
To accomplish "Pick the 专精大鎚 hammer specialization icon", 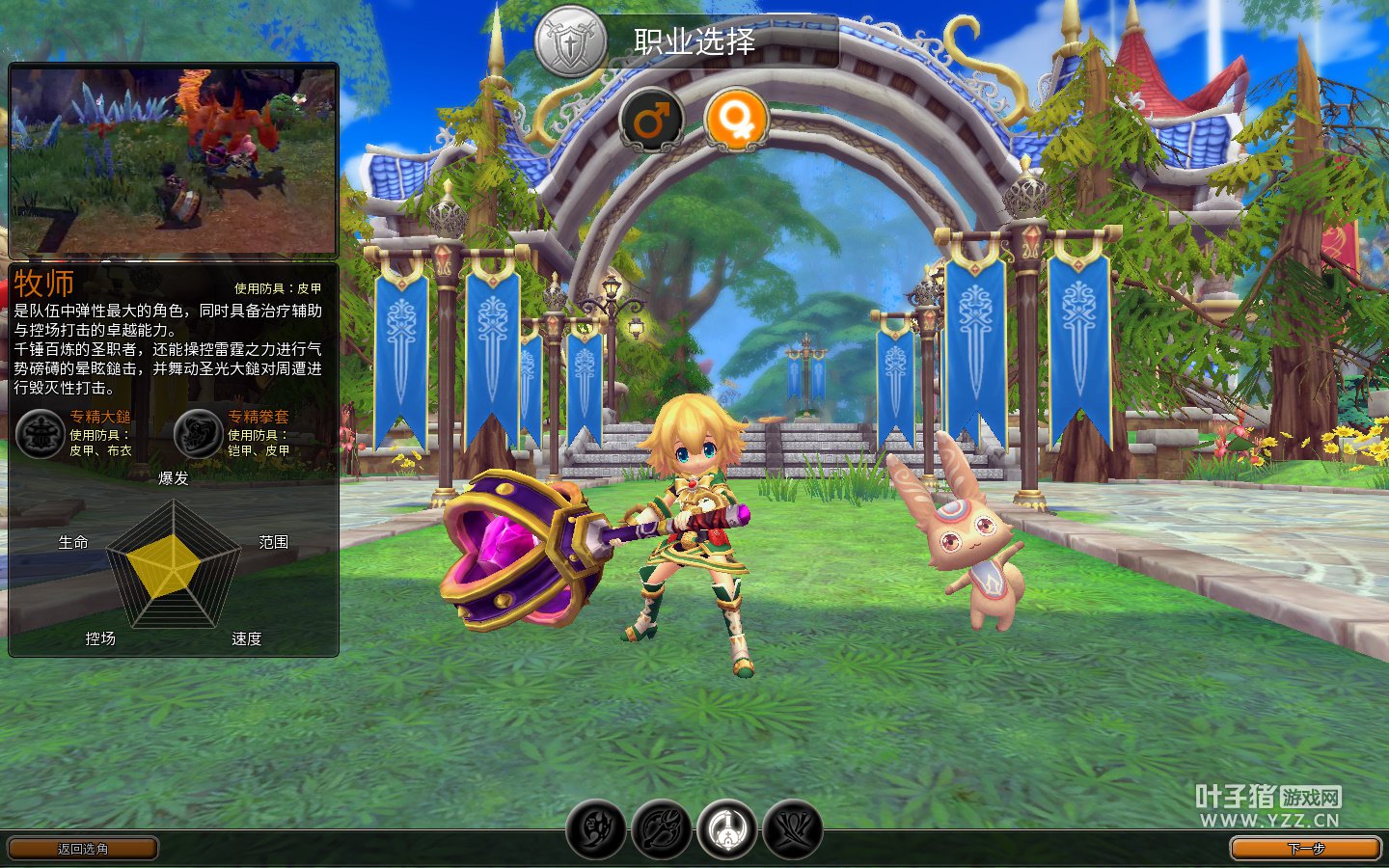I will tap(41, 434).
